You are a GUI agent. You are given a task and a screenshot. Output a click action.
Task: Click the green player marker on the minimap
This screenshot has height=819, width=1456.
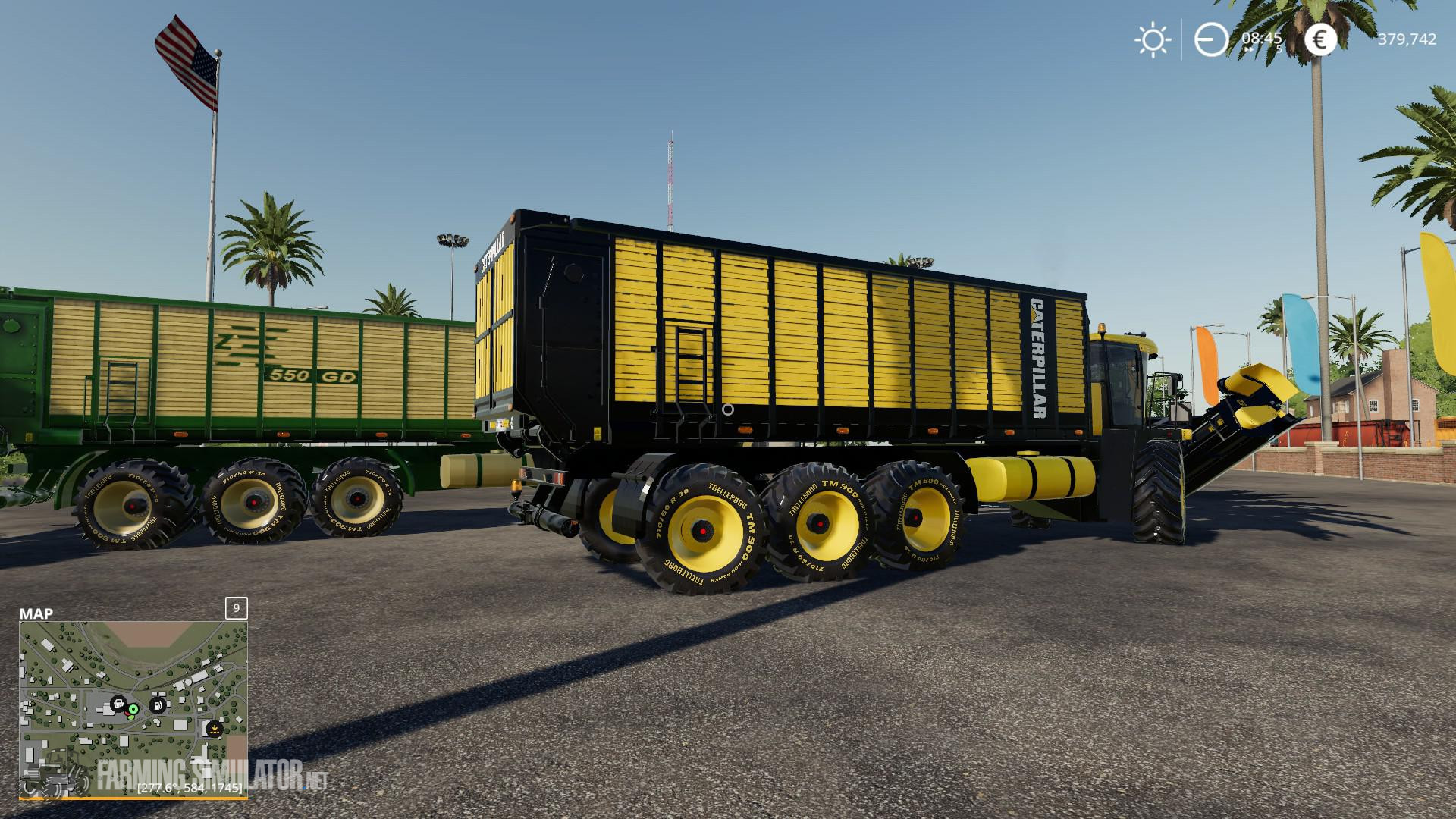tap(133, 709)
